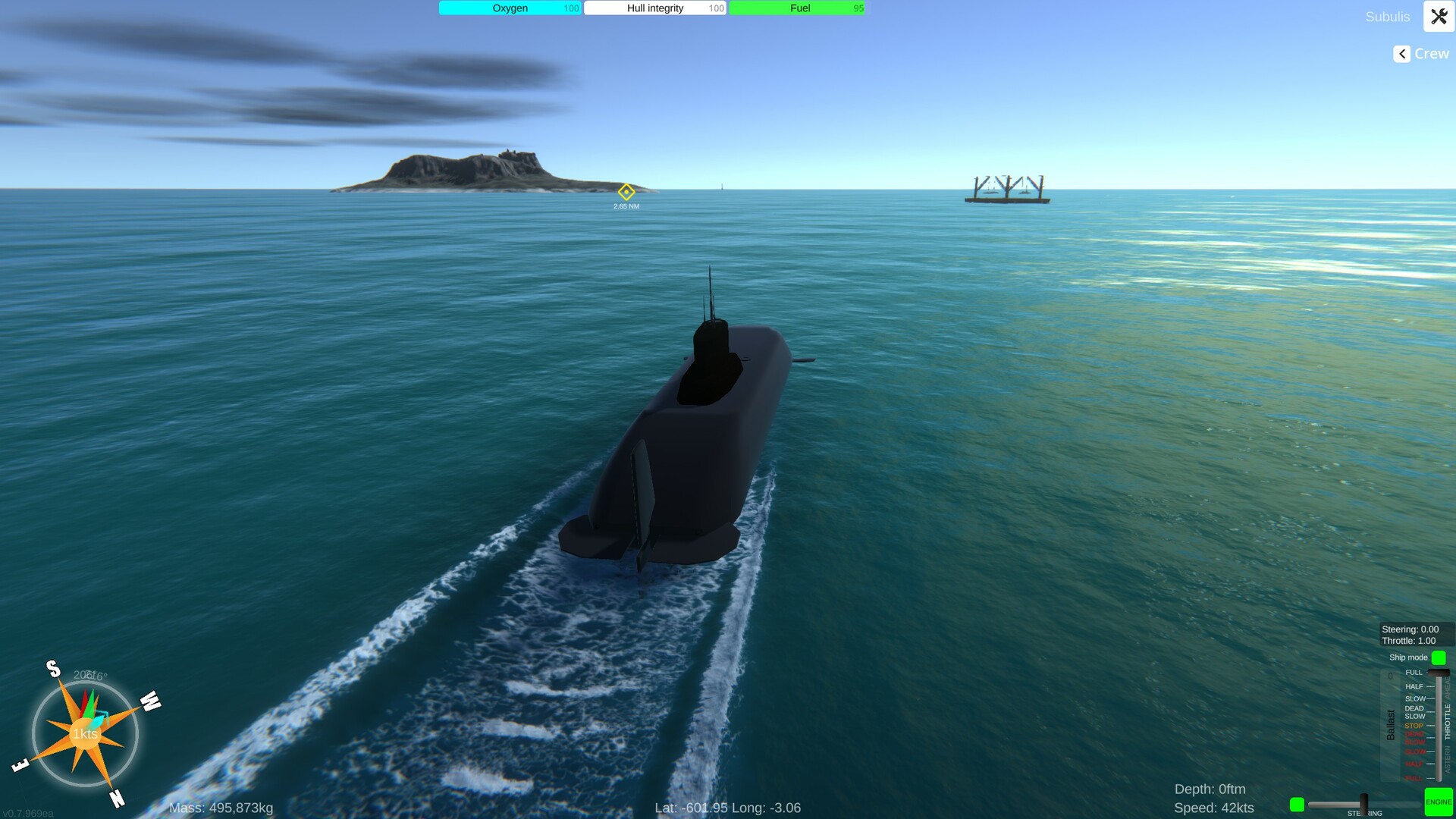Move the throttle lever to STOP
The image size is (1456, 819).
pos(1432,726)
